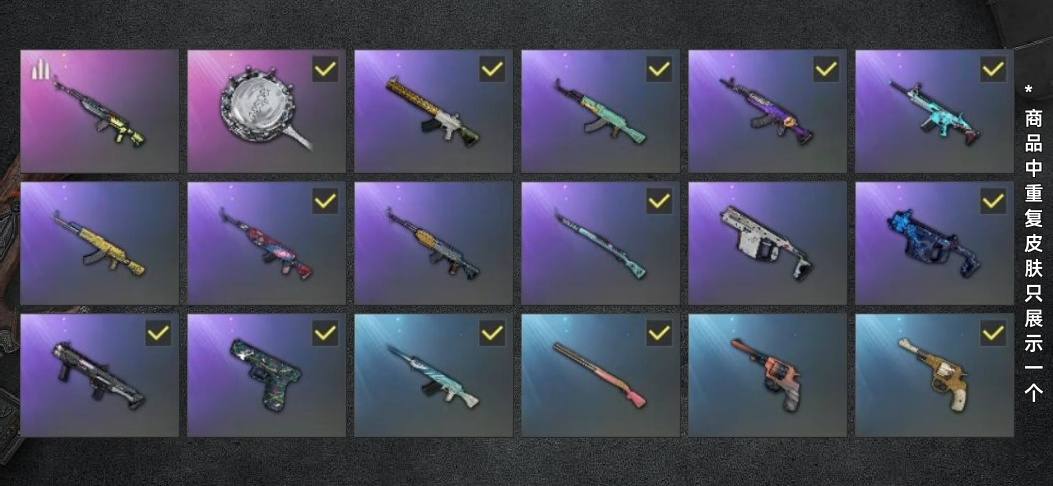
Task: Select the silver frying pan skin tile
Action: point(266,111)
